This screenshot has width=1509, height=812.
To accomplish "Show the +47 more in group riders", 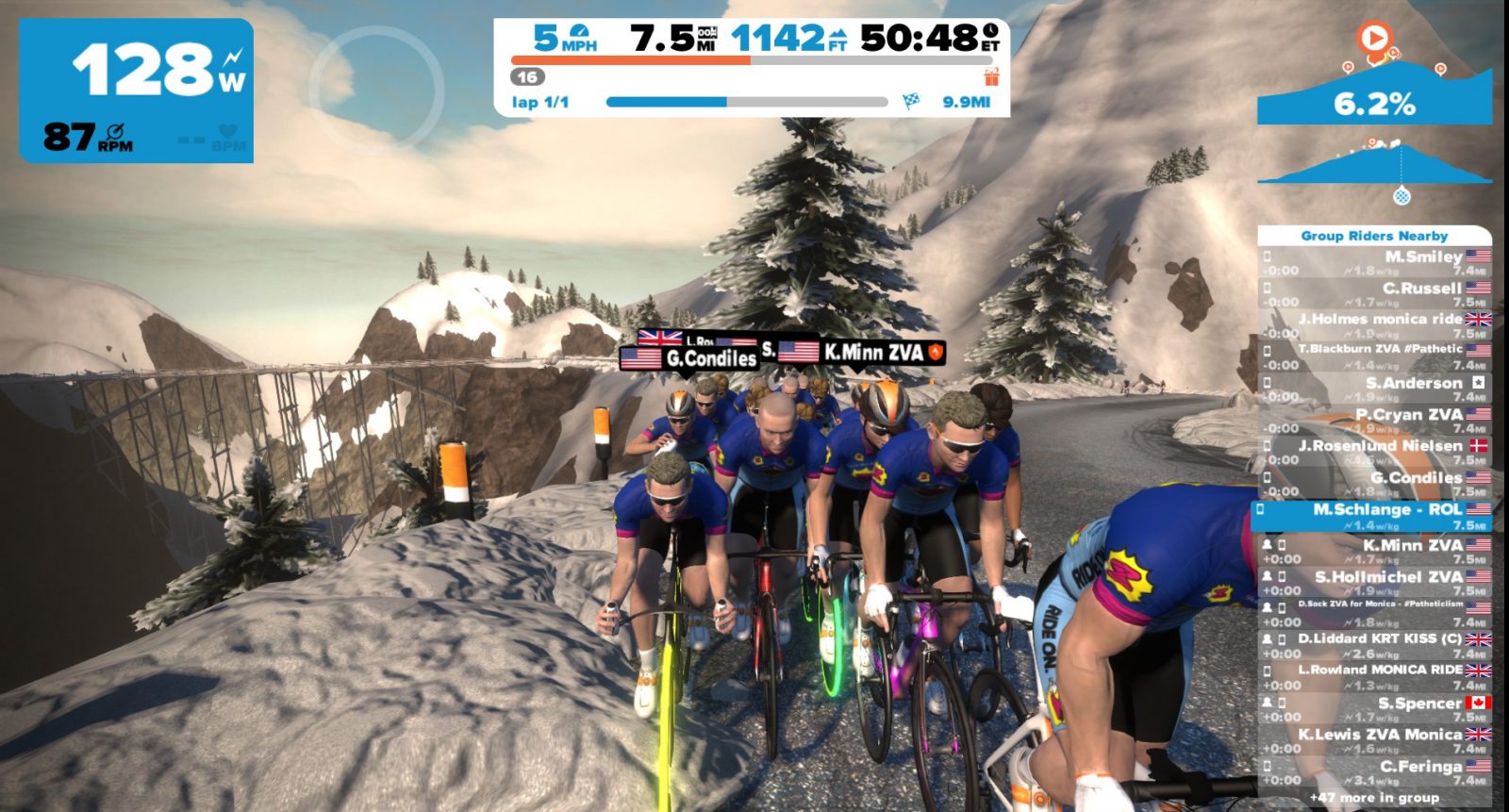I will click(1374, 798).
